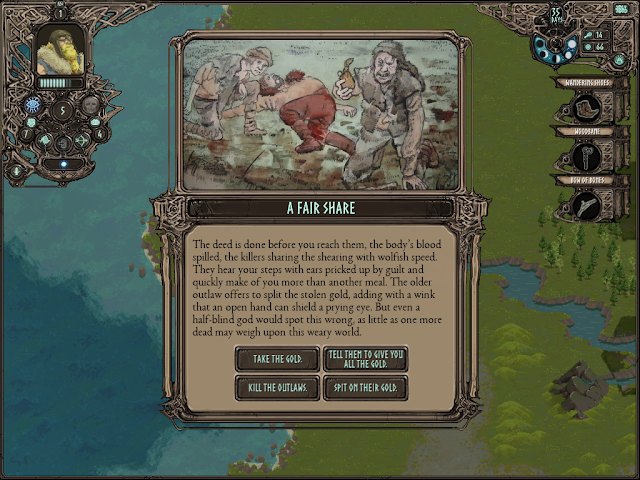Choose "Kill the outlaws" option

(x=277, y=388)
